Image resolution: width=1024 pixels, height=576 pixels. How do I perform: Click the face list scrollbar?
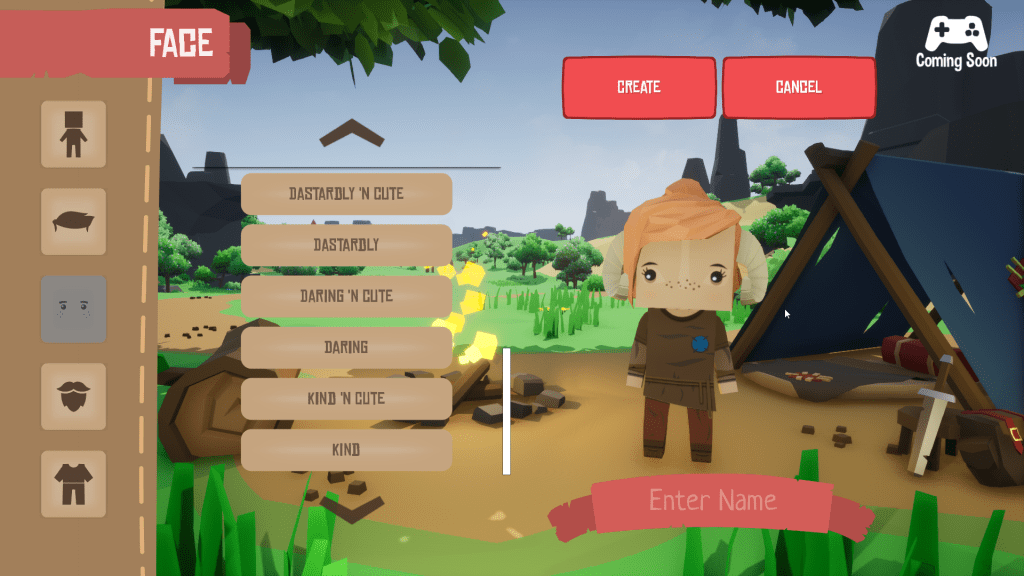[506, 411]
